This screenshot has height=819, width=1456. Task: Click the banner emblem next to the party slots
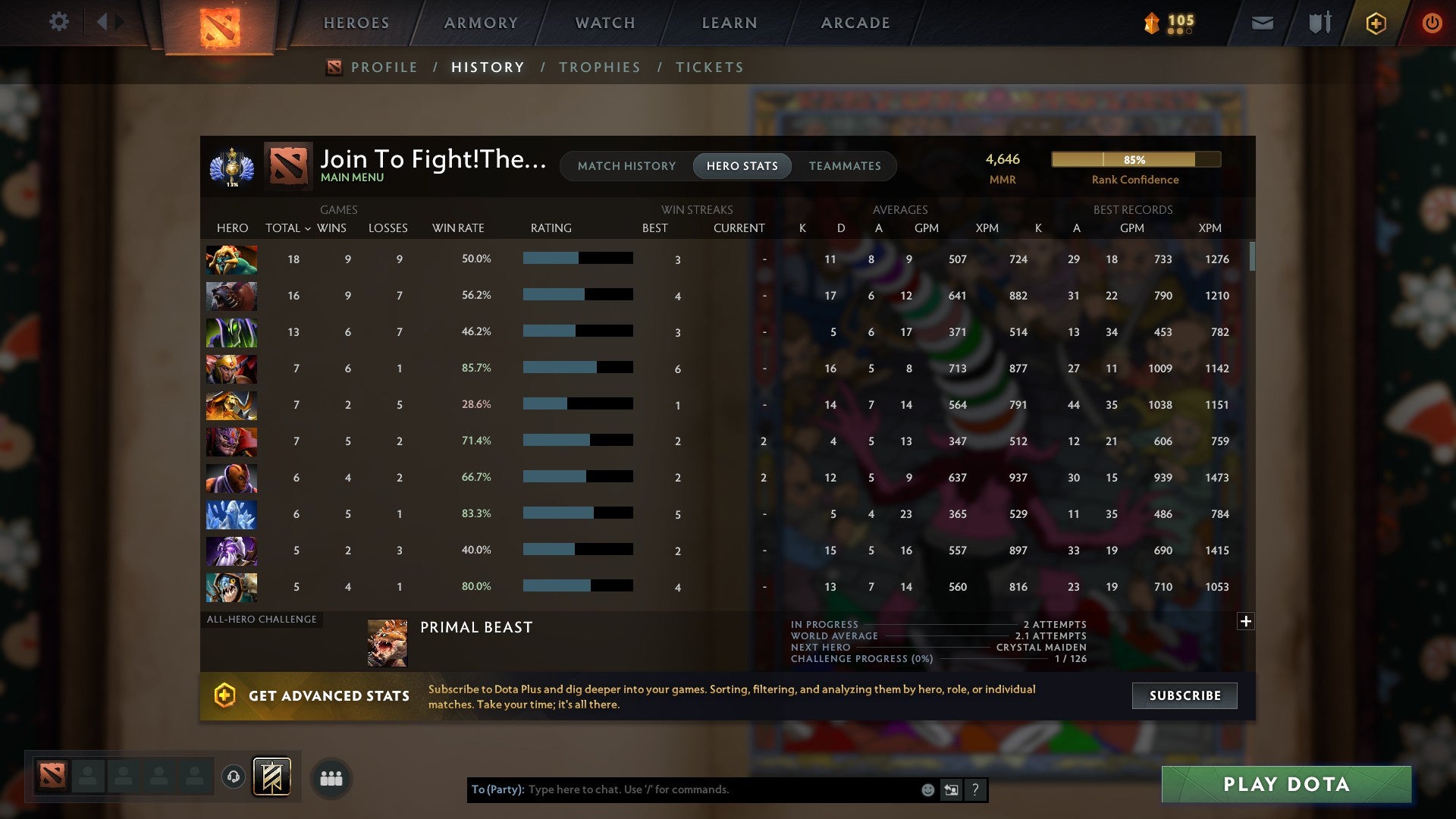pos(270,778)
